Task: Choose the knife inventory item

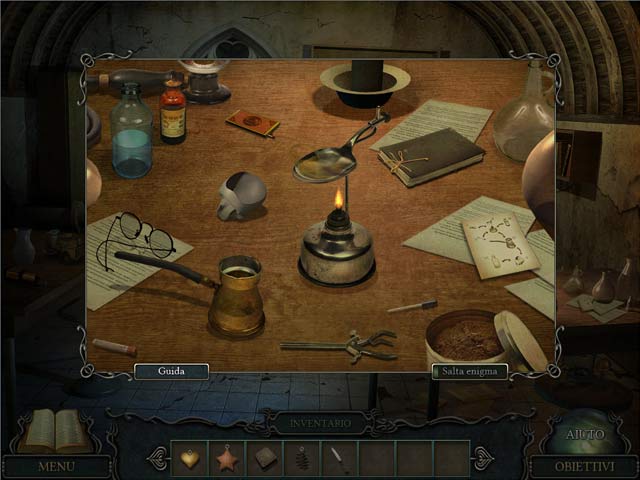Action: click(340, 458)
